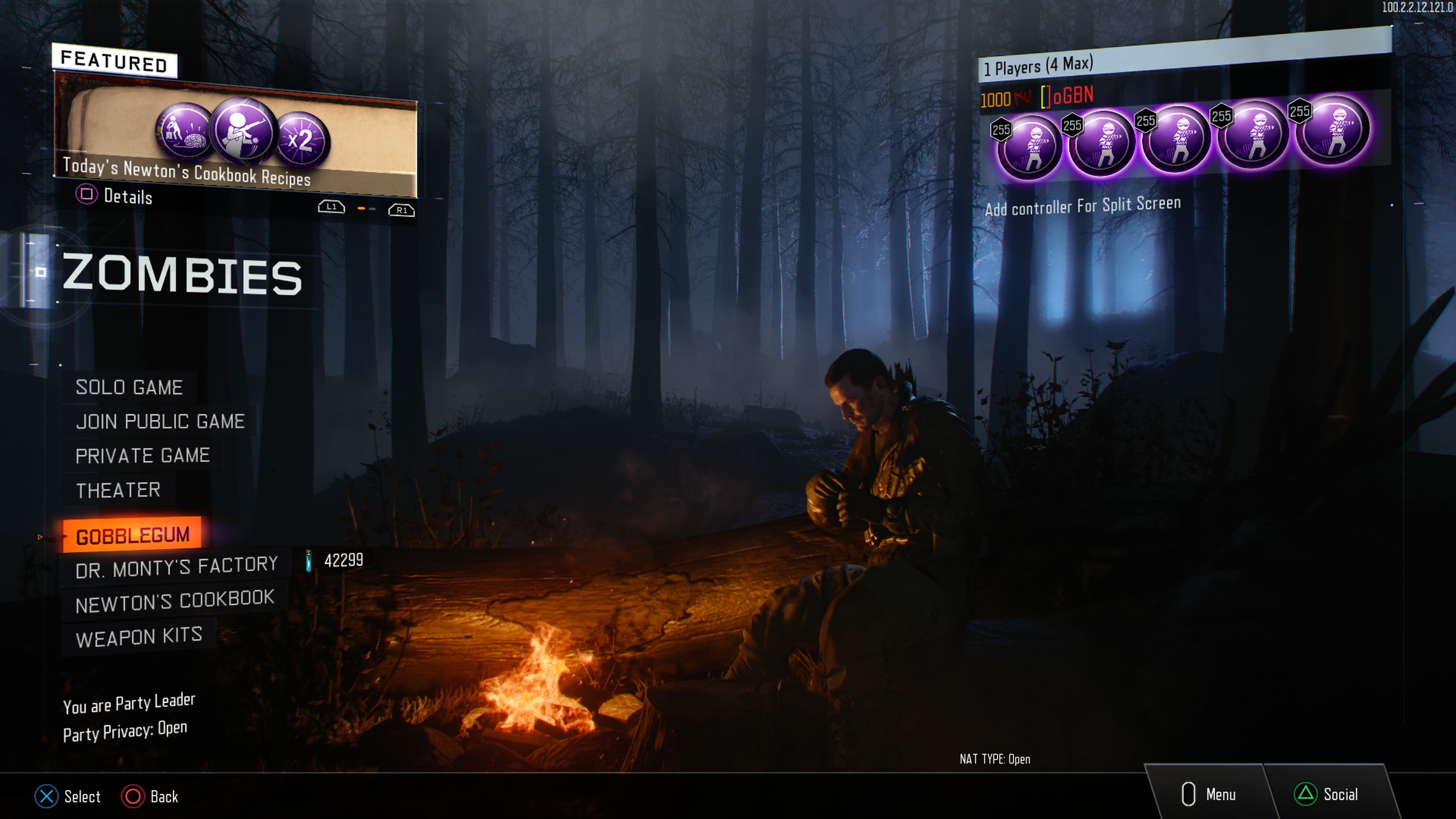Go to Theater mode
The height and width of the screenshot is (819, 1456).
pos(118,490)
